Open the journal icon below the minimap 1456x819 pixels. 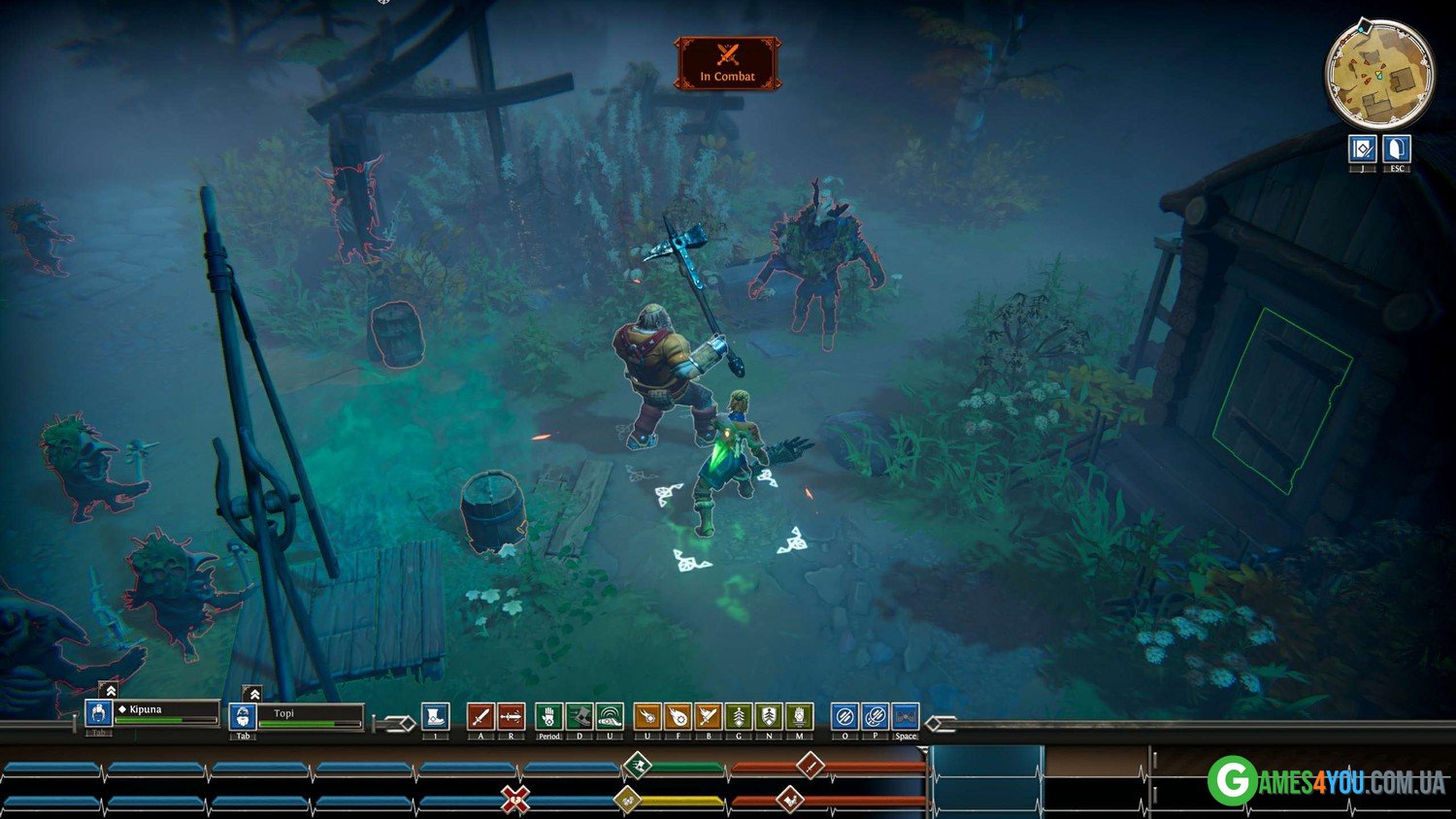point(1363,149)
